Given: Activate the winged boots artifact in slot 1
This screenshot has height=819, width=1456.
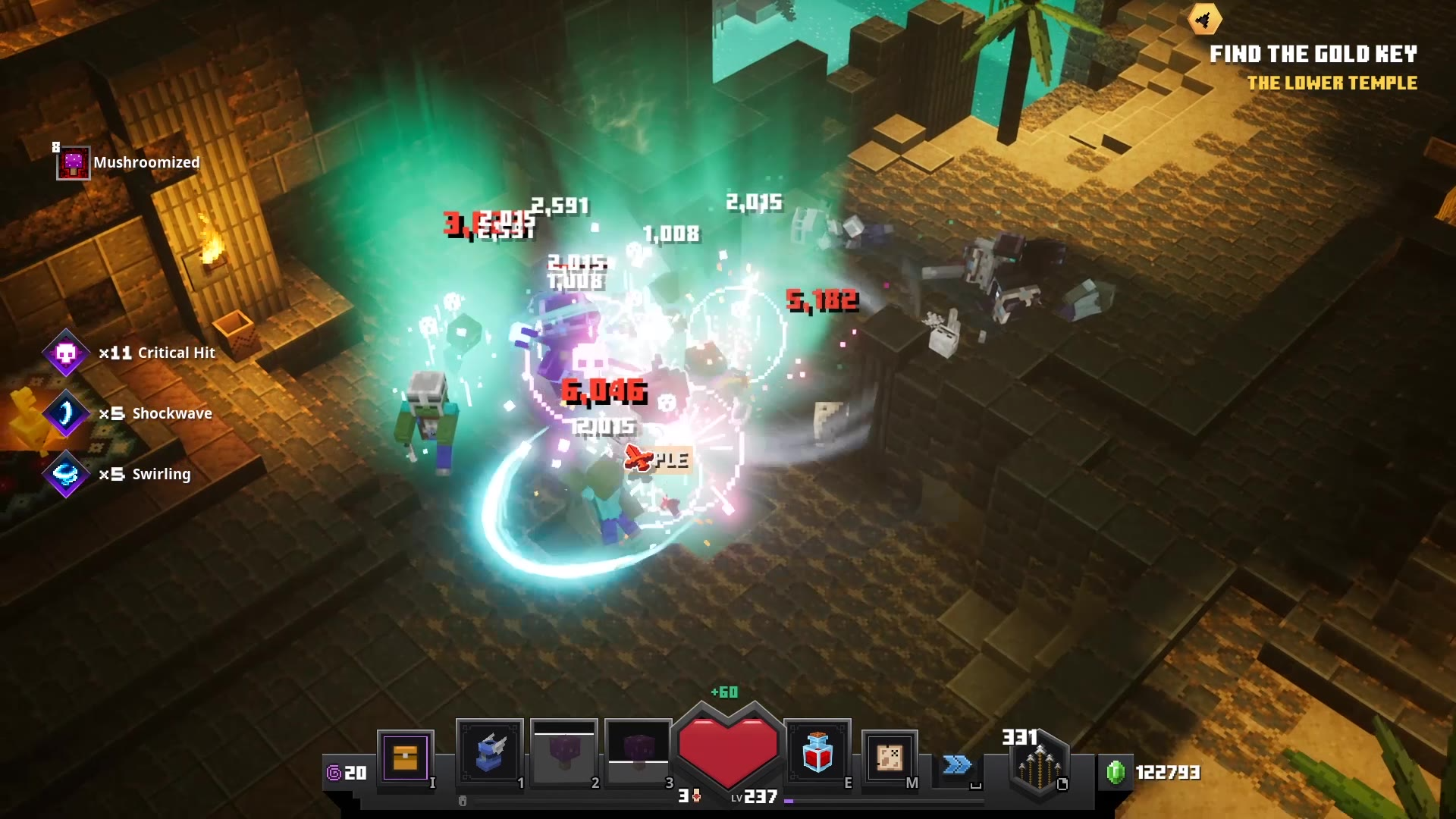Looking at the screenshot, I should (489, 754).
